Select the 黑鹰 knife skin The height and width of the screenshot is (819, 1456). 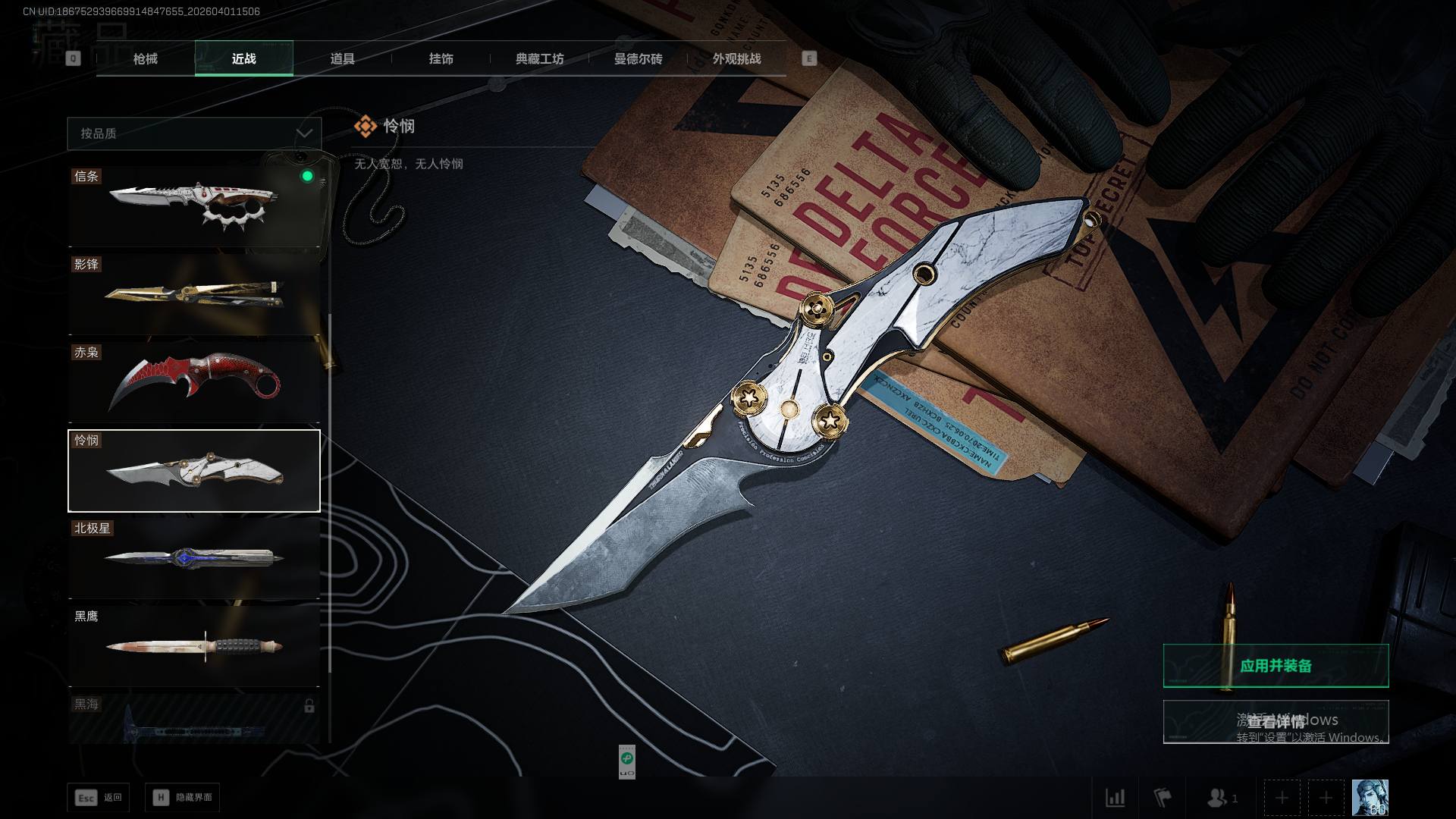[x=194, y=646]
